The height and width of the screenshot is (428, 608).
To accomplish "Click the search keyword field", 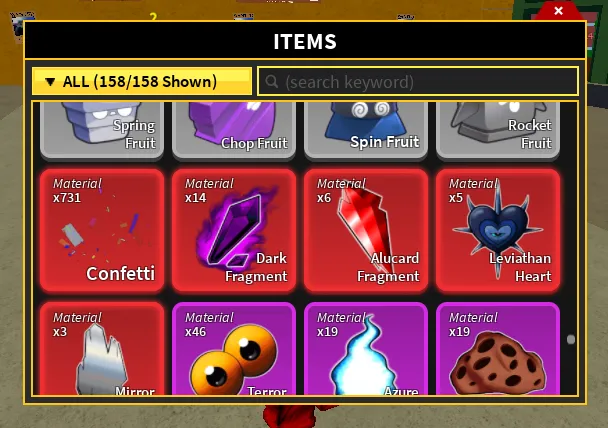I will click(418, 81).
